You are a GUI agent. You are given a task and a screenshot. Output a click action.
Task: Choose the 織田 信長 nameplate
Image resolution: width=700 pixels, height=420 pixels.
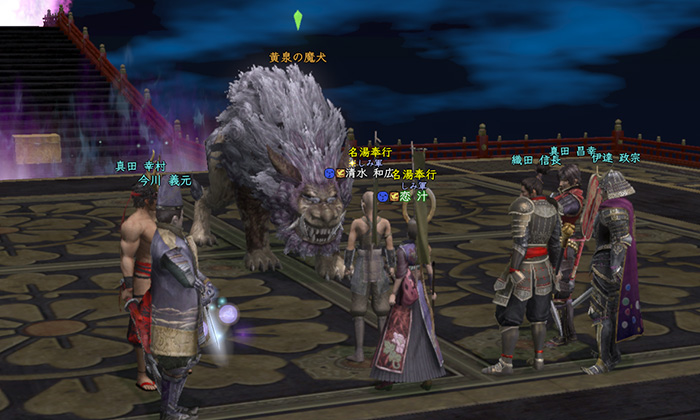[535, 160]
